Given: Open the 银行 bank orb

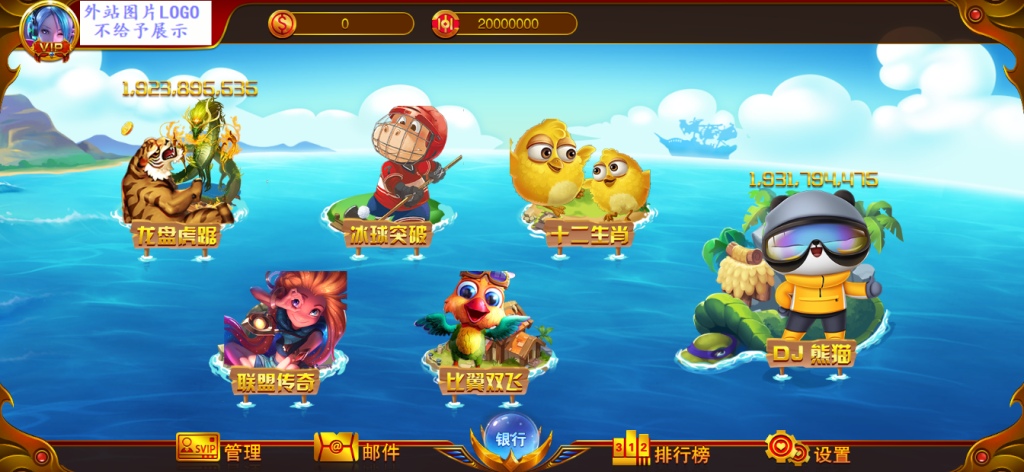Looking at the screenshot, I should 511,437.
